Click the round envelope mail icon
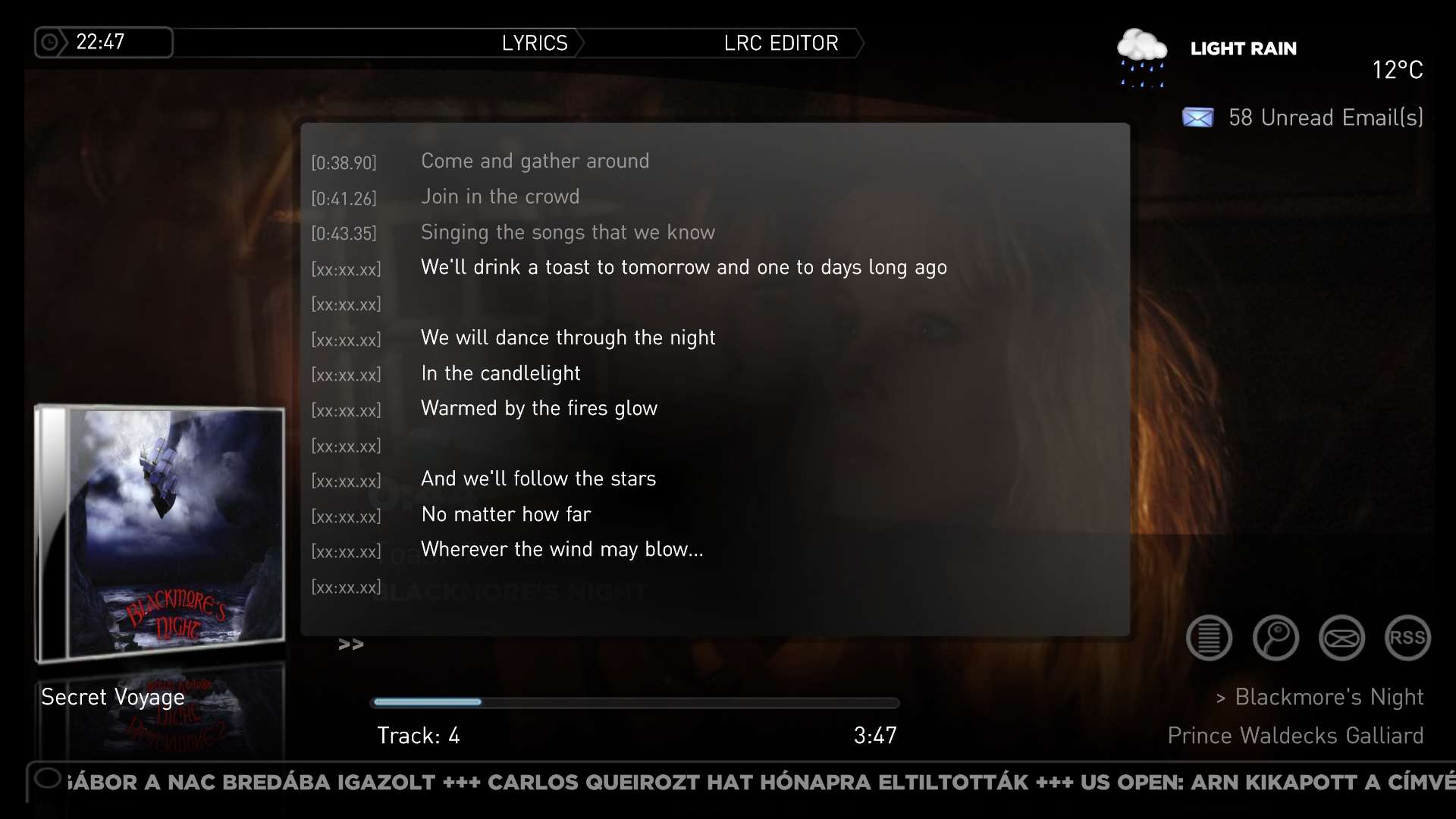The image size is (1456, 819). [1341, 638]
